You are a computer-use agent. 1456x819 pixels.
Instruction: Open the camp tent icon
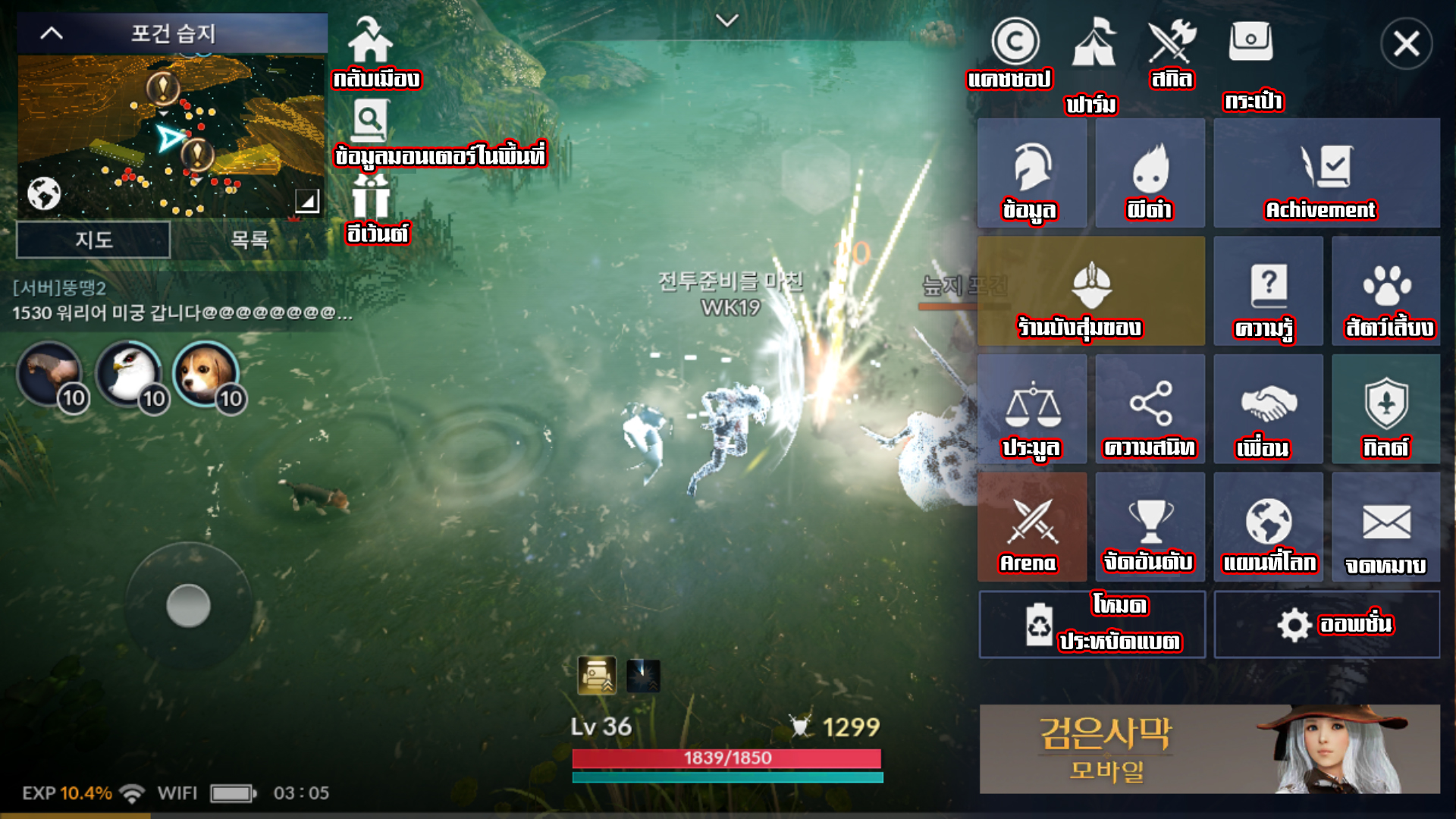click(1094, 44)
